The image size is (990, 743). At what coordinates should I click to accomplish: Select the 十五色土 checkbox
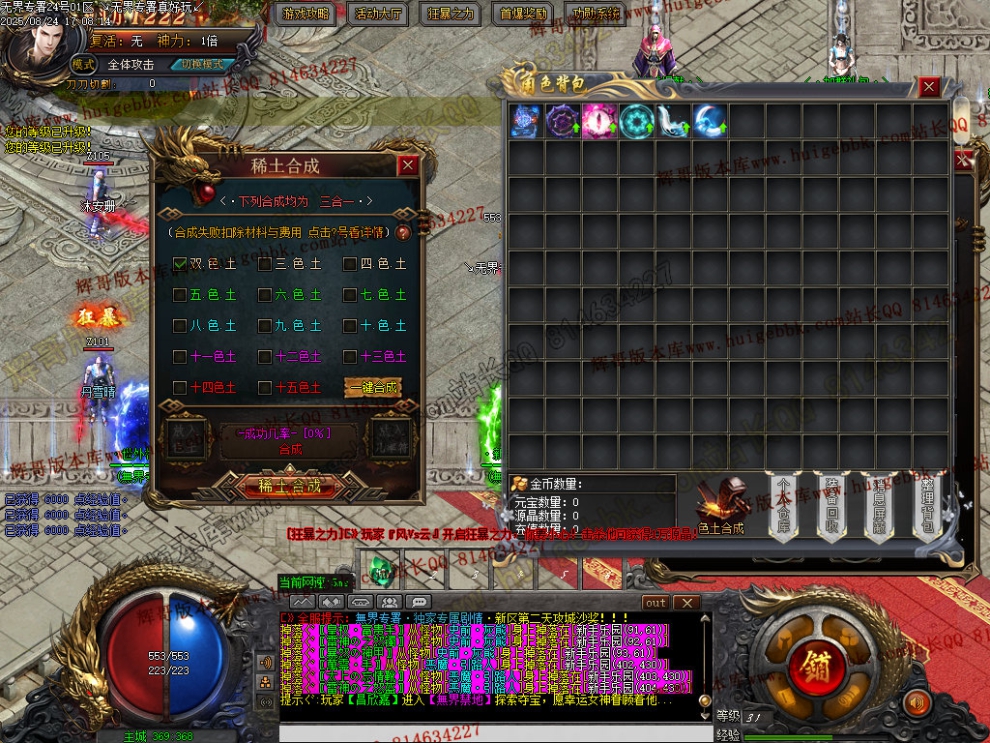[x=265, y=387]
